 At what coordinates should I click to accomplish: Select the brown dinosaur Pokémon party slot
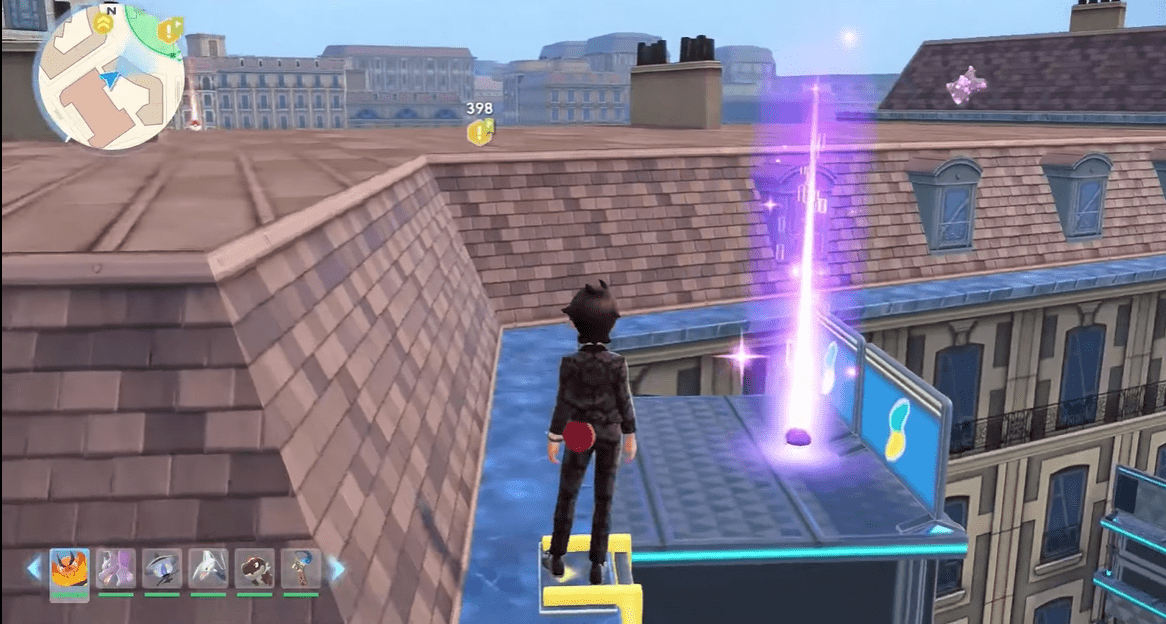[254, 569]
